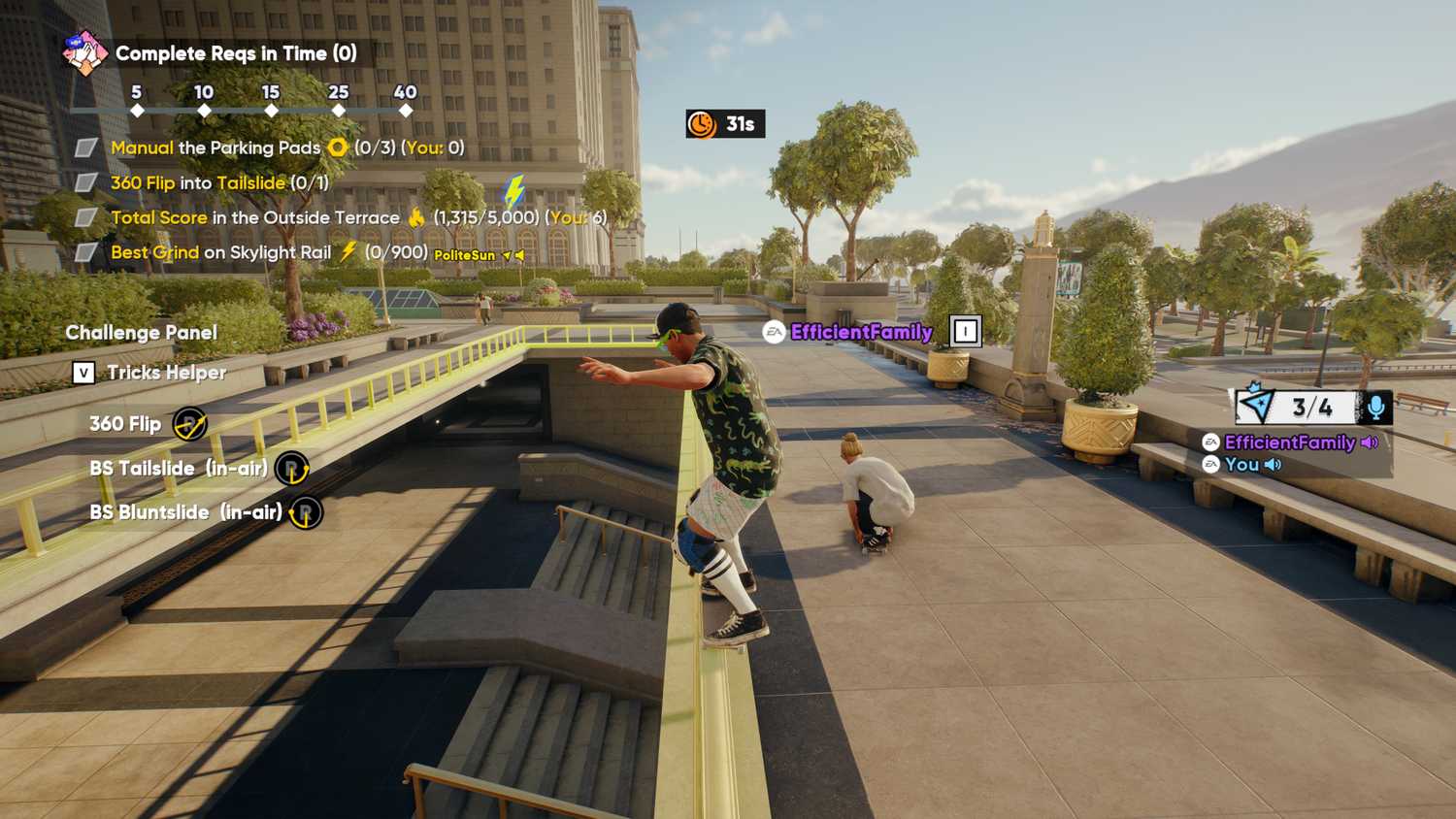The height and width of the screenshot is (819, 1456).
Task: Click the blue microphone icon on party widget
Action: tap(1377, 407)
